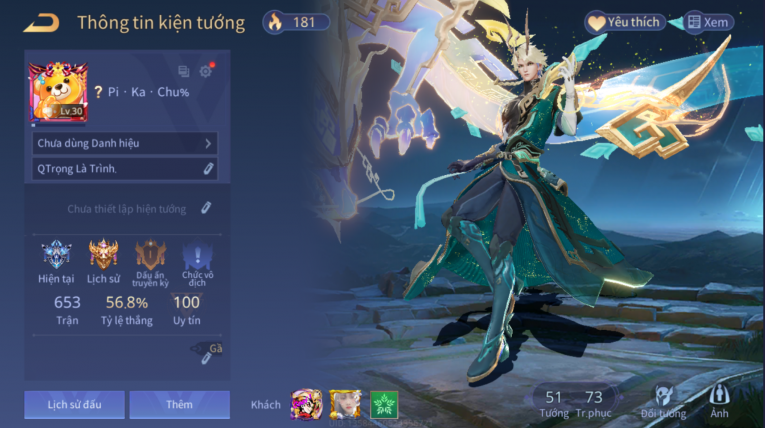Image resolution: width=765 pixels, height=428 pixels.
Task: Edit the Chưa thiết lập hiện tướng entry
Action: (206, 208)
